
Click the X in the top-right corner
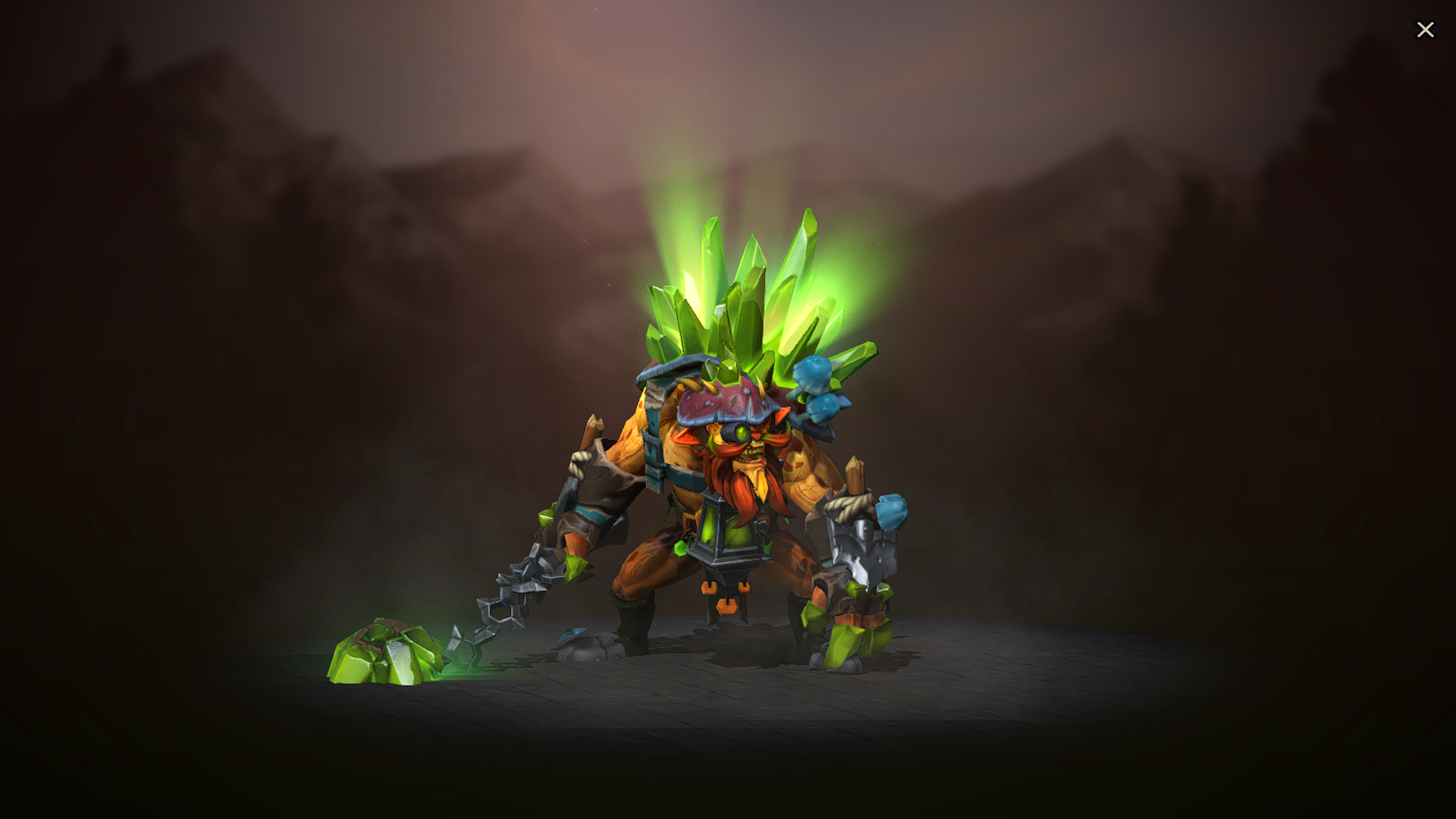point(1426,30)
